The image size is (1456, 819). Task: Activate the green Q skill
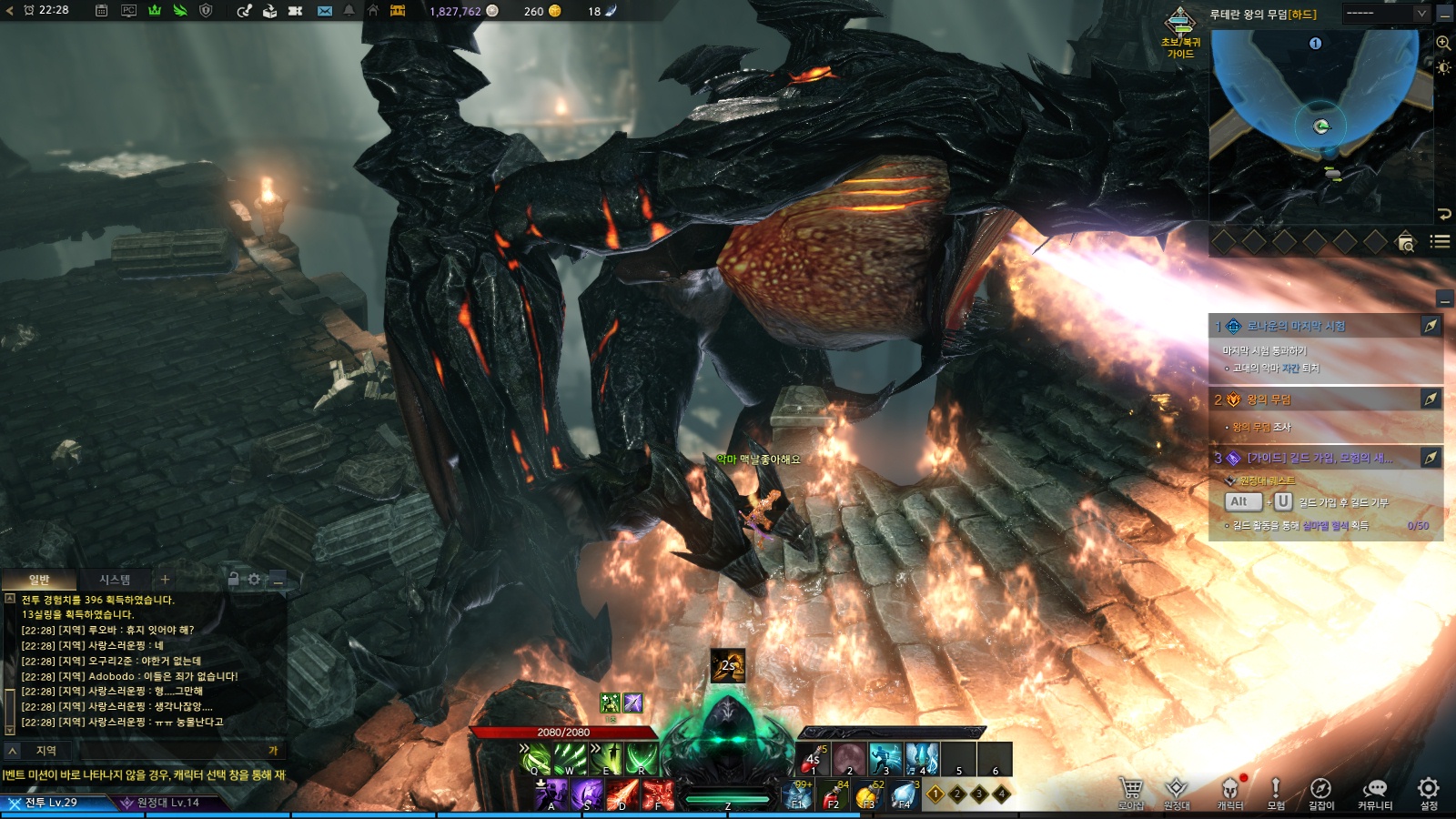[536, 759]
